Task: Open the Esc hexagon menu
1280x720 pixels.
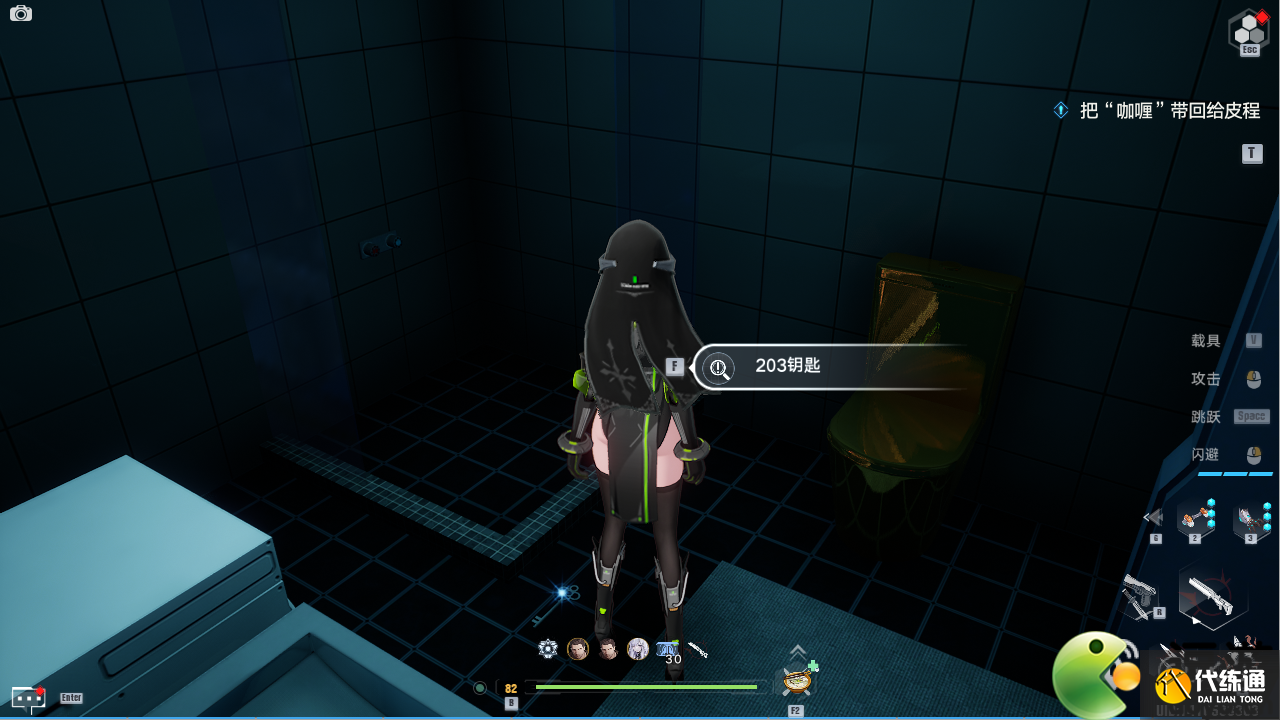Action: pyautogui.click(x=1249, y=31)
